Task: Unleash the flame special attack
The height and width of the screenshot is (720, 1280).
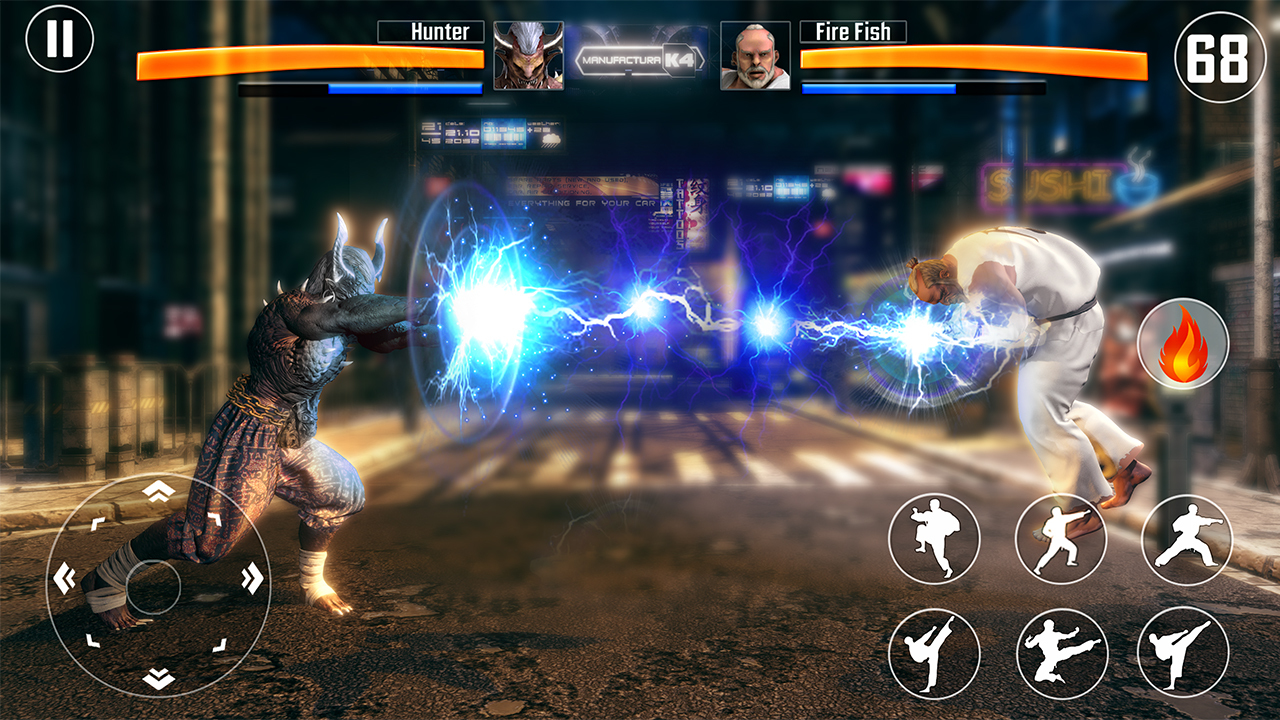Action: point(1183,343)
